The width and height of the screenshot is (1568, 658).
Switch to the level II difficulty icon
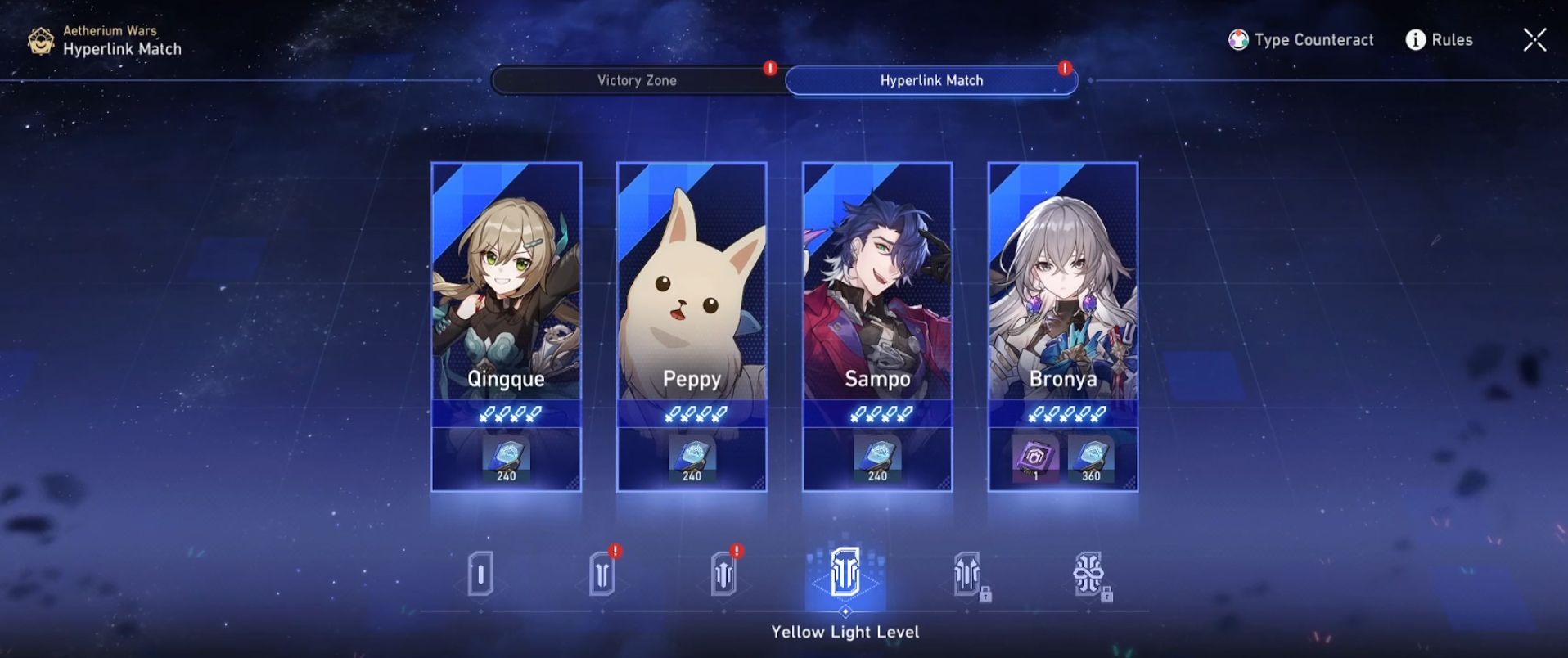(602, 575)
